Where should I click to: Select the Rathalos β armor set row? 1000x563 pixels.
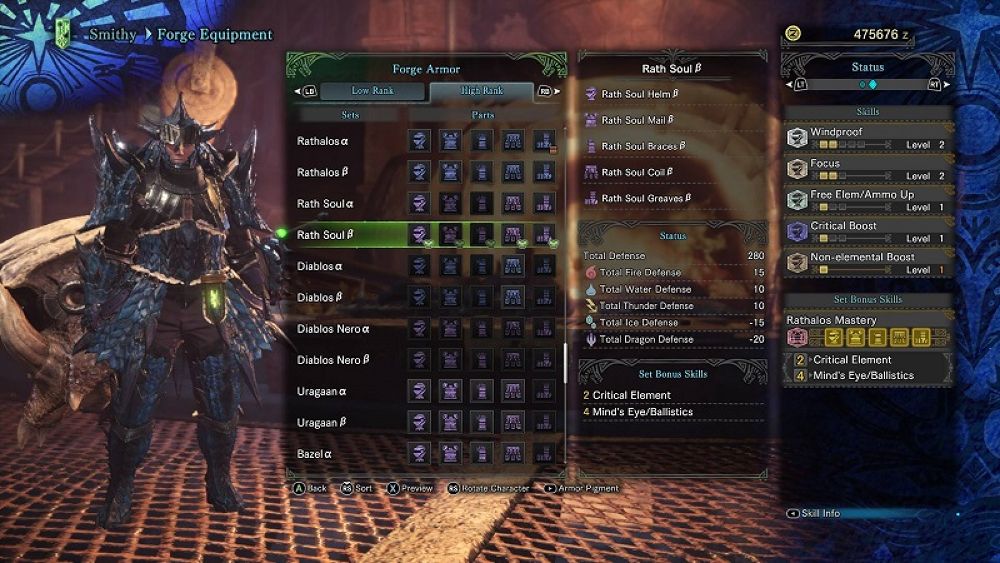coord(324,173)
